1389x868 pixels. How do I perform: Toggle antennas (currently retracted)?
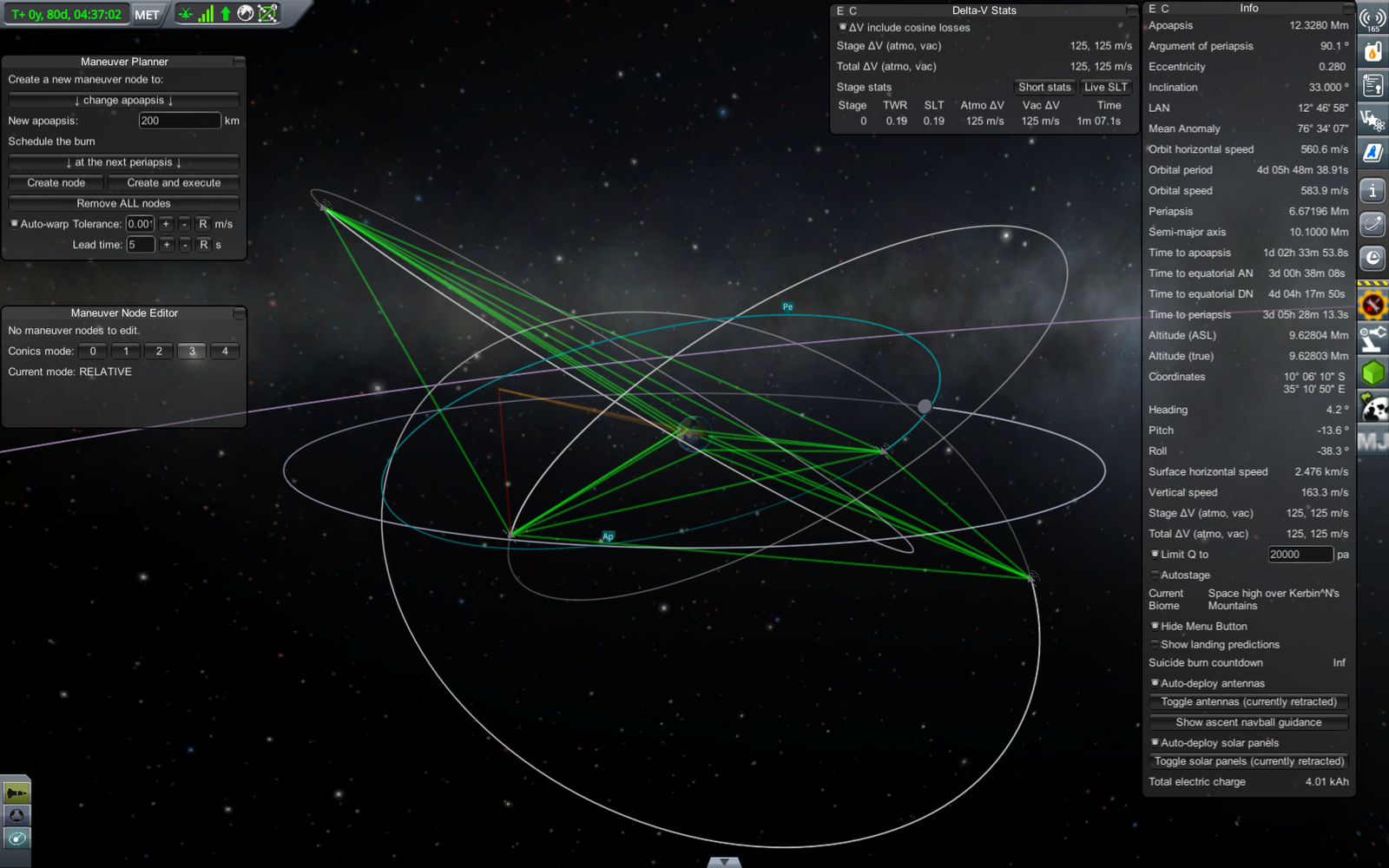(x=1248, y=702)
